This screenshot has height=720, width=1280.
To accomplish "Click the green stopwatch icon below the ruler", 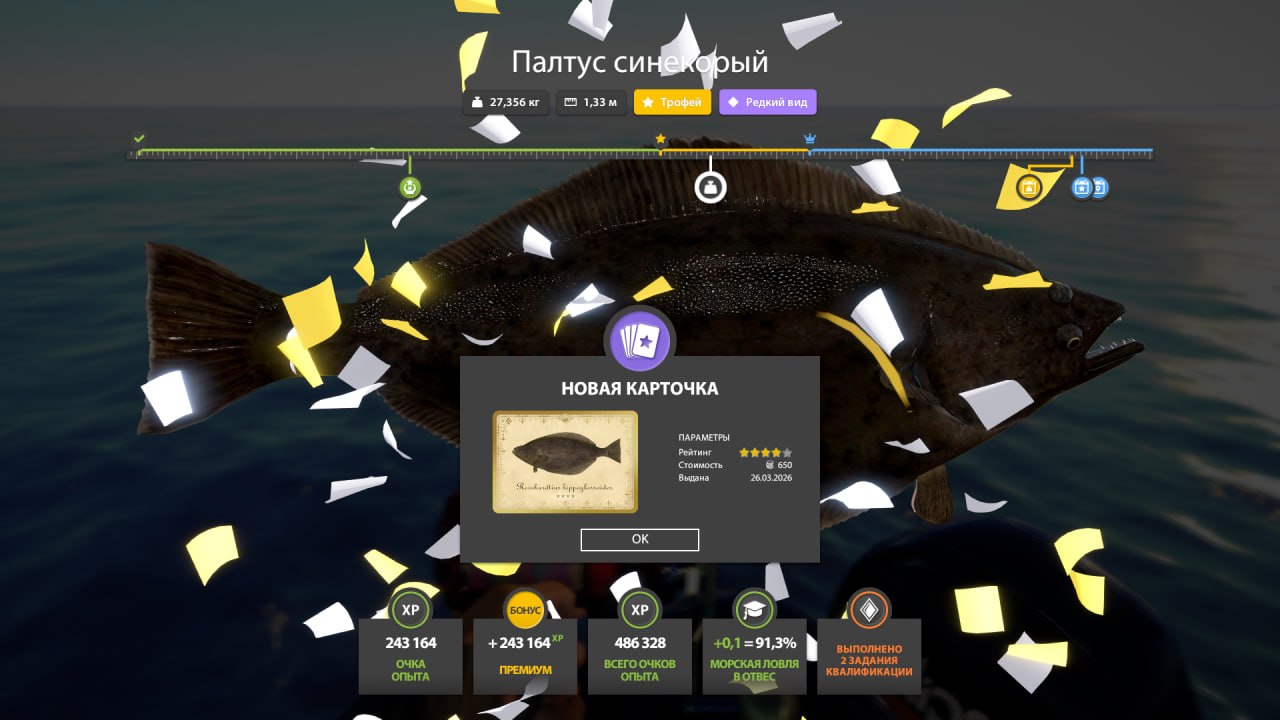I will [409, 186].
